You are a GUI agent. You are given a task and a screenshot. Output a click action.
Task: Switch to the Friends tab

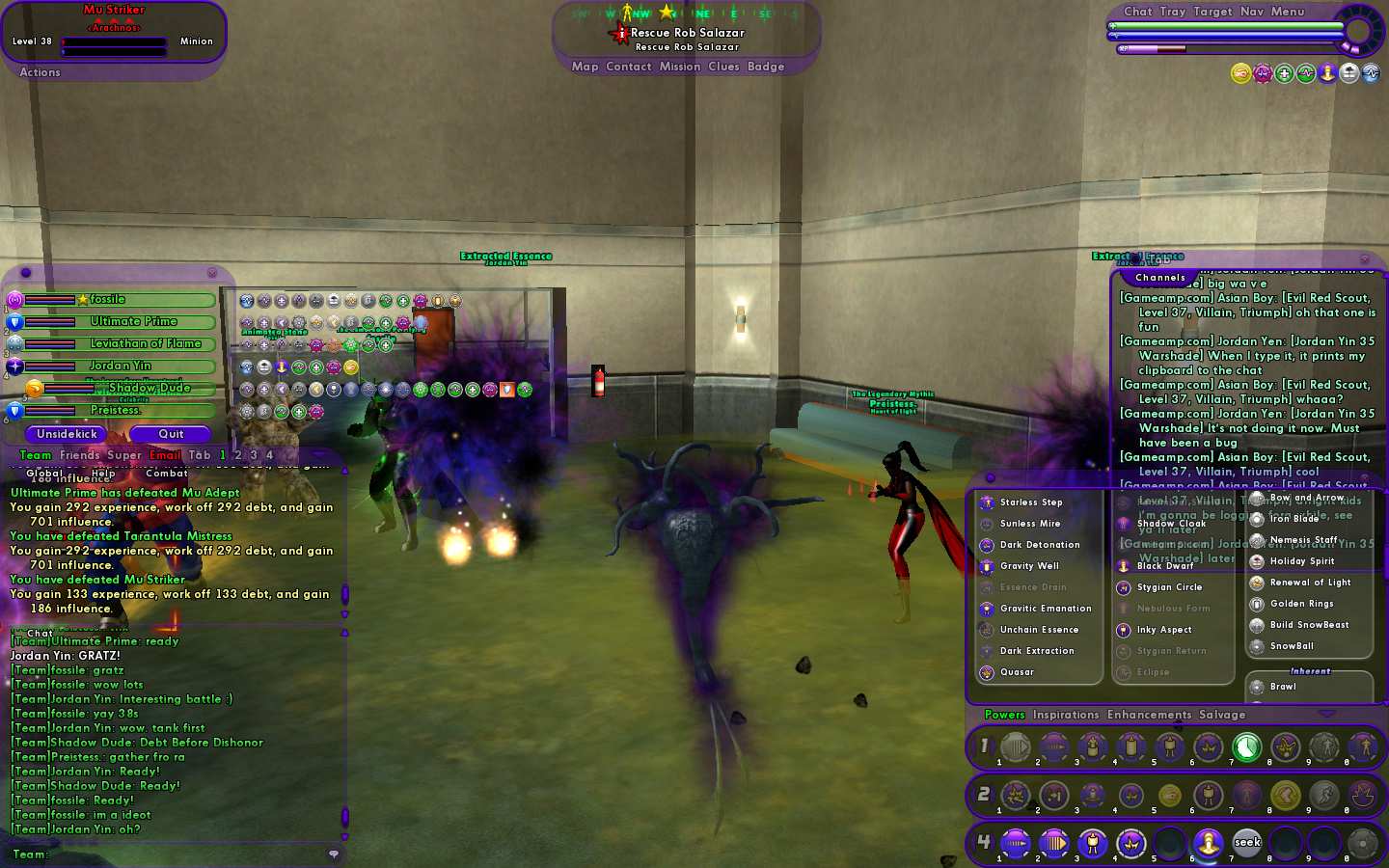[x=79, y=455]
